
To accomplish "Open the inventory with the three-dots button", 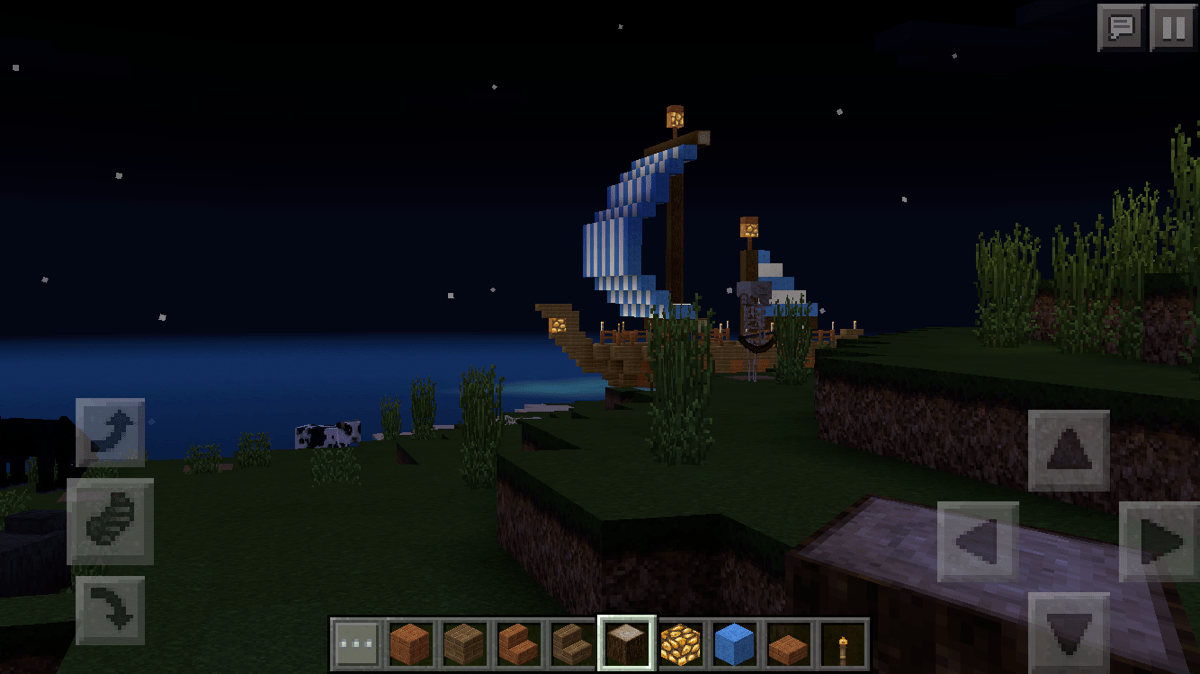I will [x=357, y=643].
